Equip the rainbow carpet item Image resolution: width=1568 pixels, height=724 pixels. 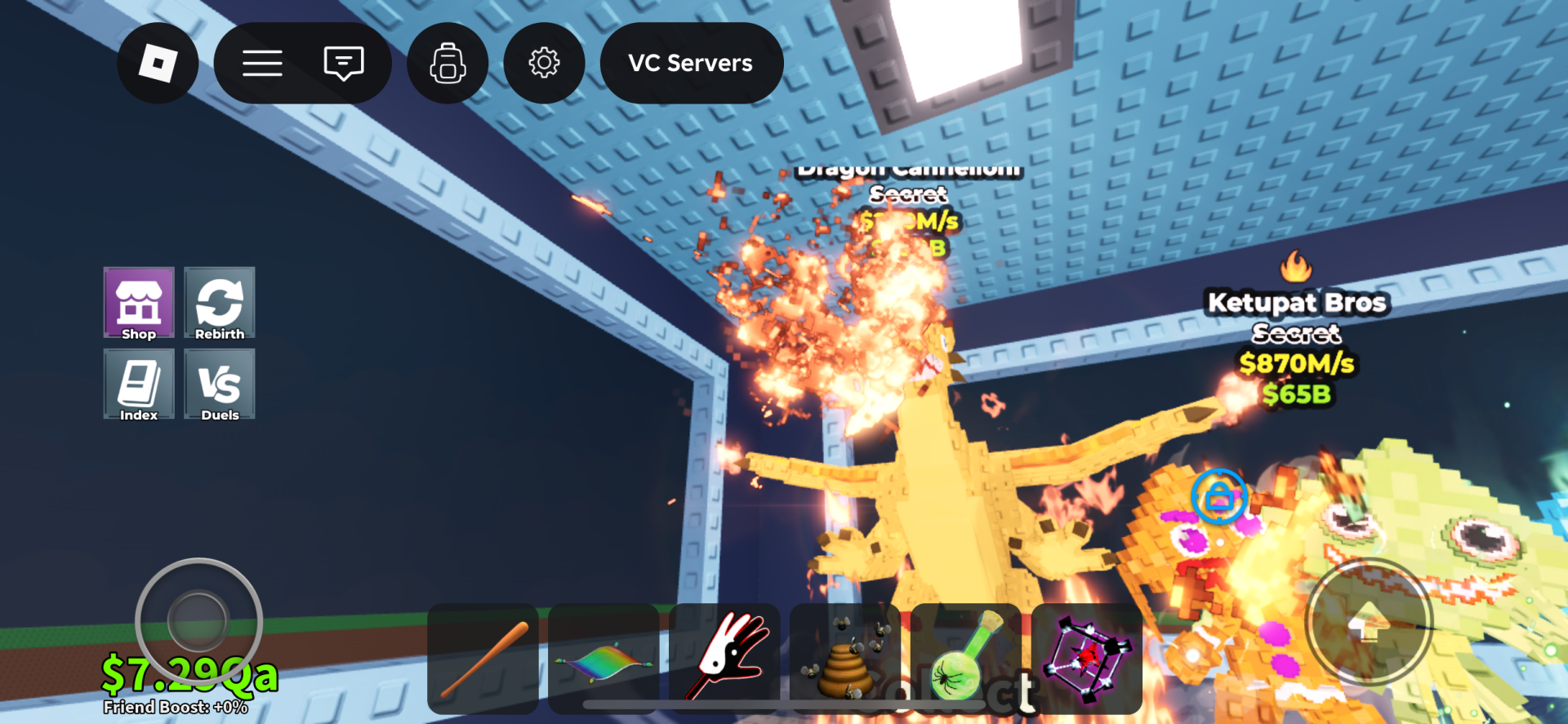coord(603,658)
